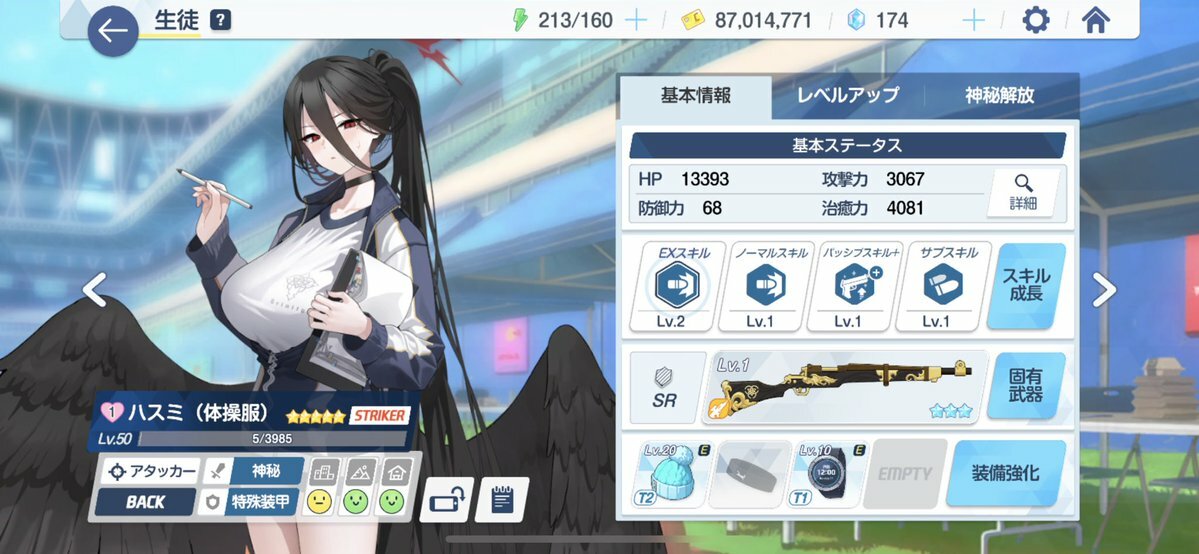The image size is (1199, 554).
Task: Switch to the 神秘解放 tab
Action: 999,96
